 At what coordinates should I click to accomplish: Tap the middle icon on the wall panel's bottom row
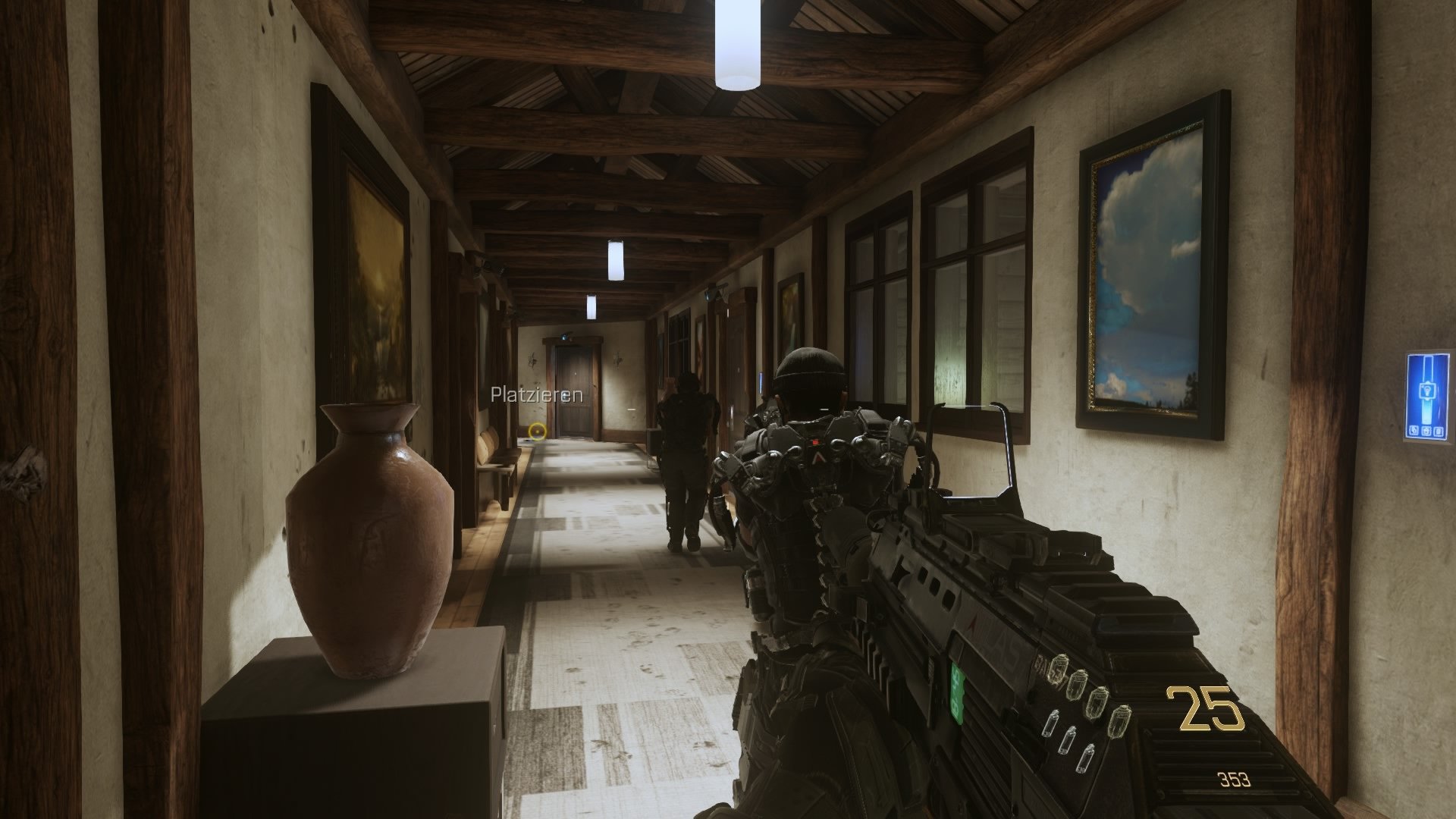click(1426, 430)
